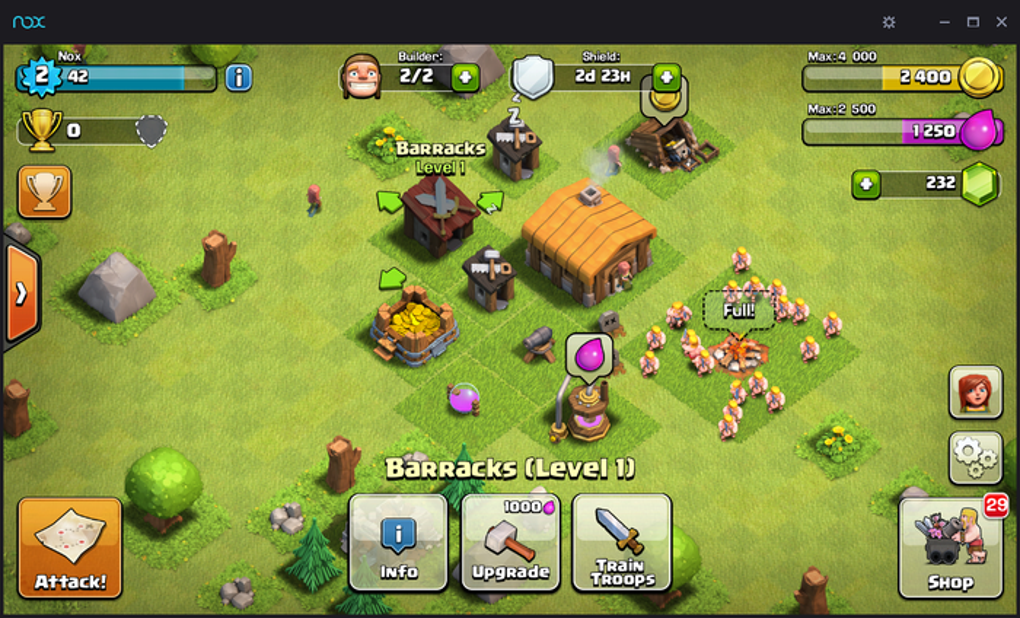
Task: Click the blue info button beside XP bar
Action: [238, 77]
